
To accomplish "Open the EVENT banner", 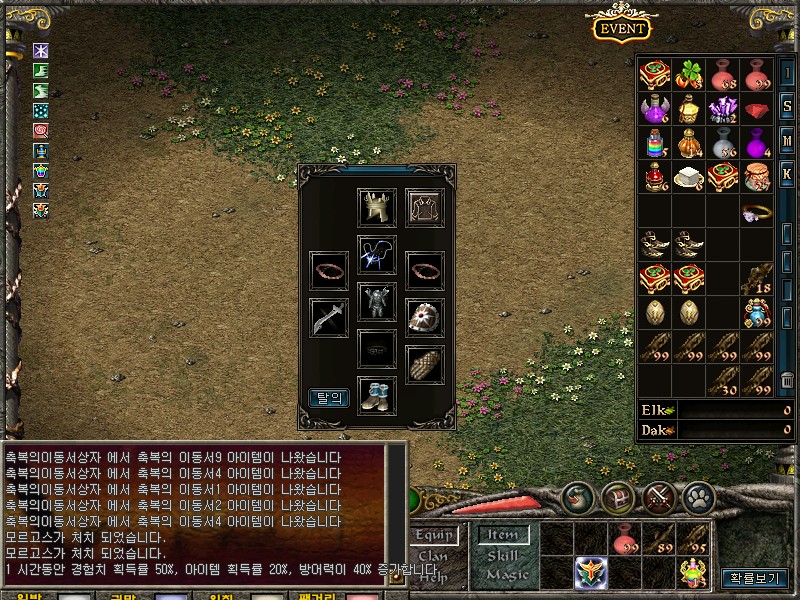I will (622, 28).
